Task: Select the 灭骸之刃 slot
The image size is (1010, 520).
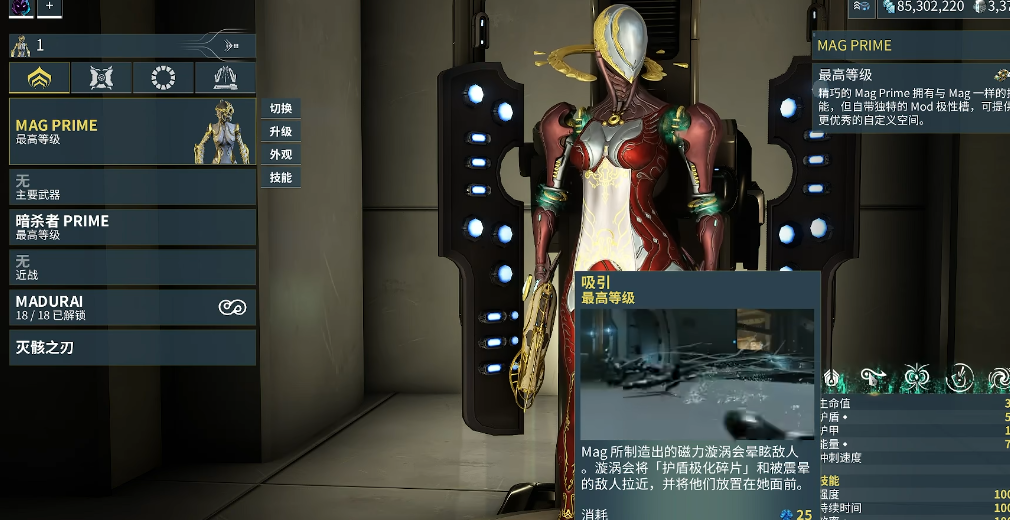Action: click(132, 347)
